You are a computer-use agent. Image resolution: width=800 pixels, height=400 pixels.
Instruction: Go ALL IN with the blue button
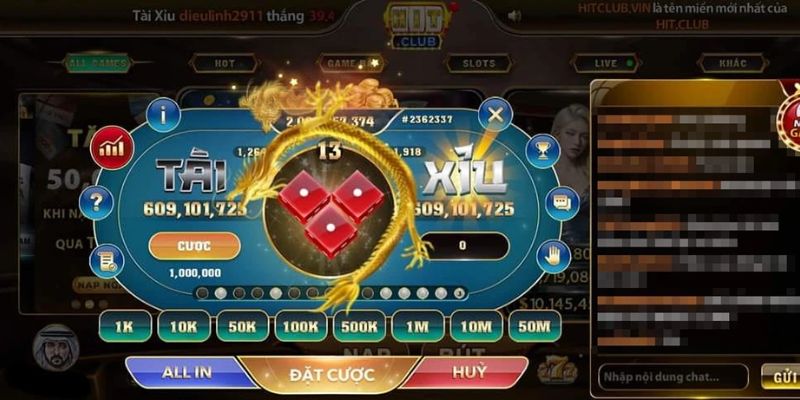point(187,372)
